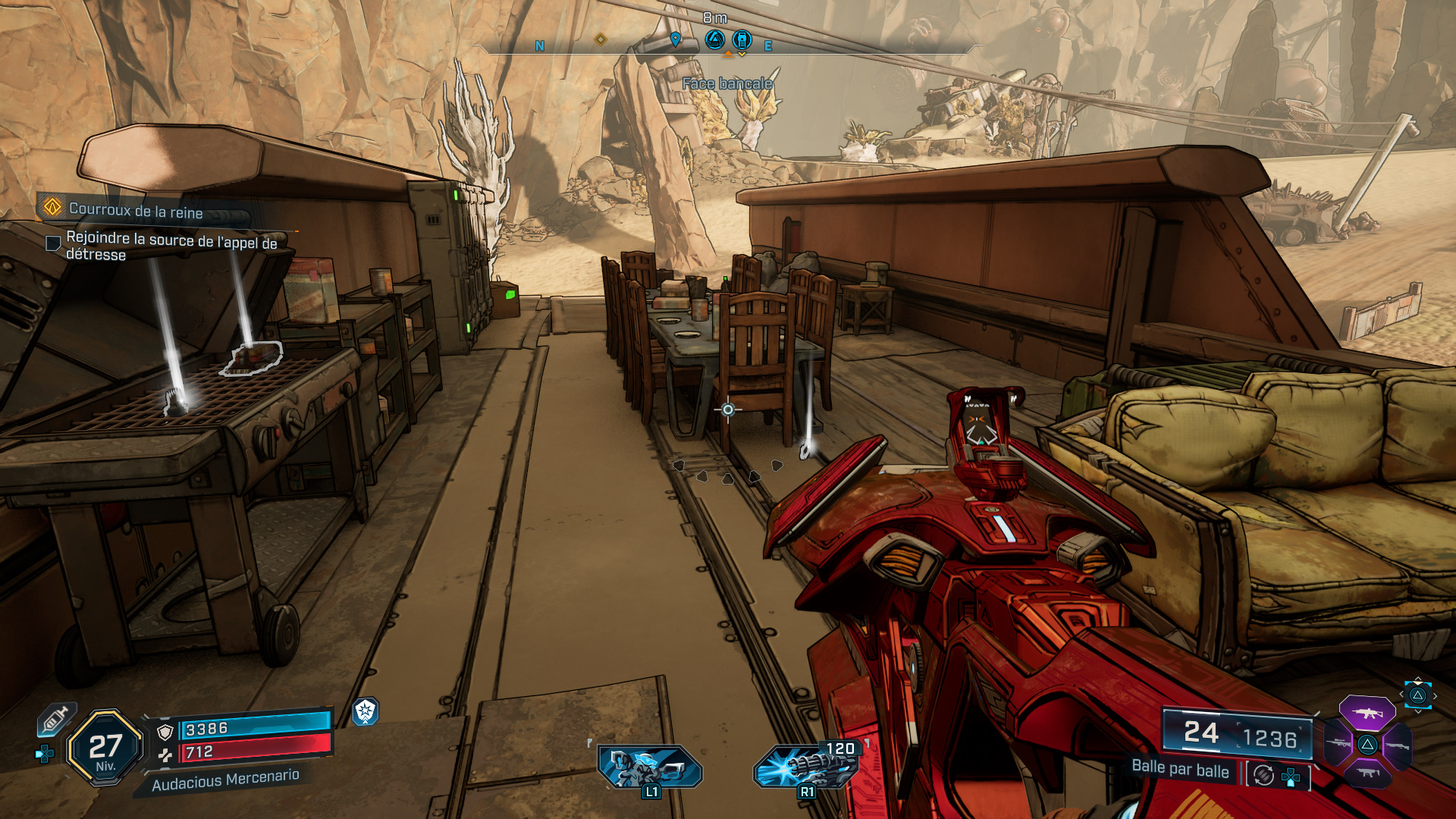
Task: Select the star shield buff icon
Action: (x=366, y=711)
